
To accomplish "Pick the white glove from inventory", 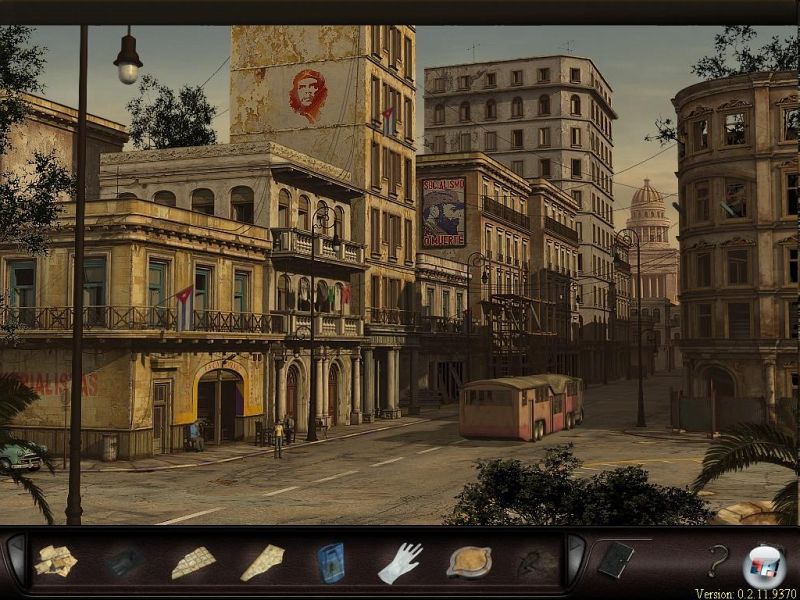I will [x=400, y=562].
